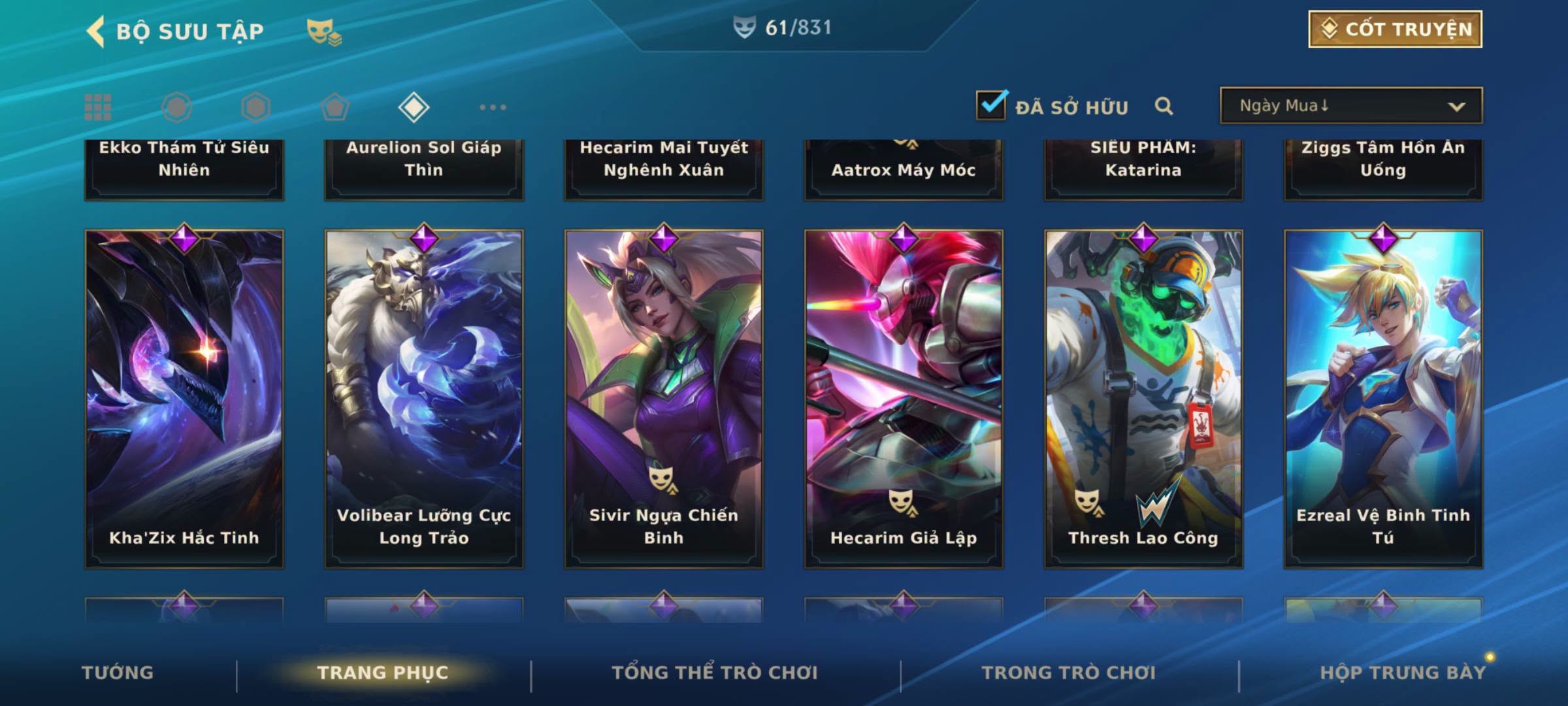Image resolution: width=1568 pixels, height=706 pixels.
Task: Select the all-skins grid filter icon
Action: (98, 107)
